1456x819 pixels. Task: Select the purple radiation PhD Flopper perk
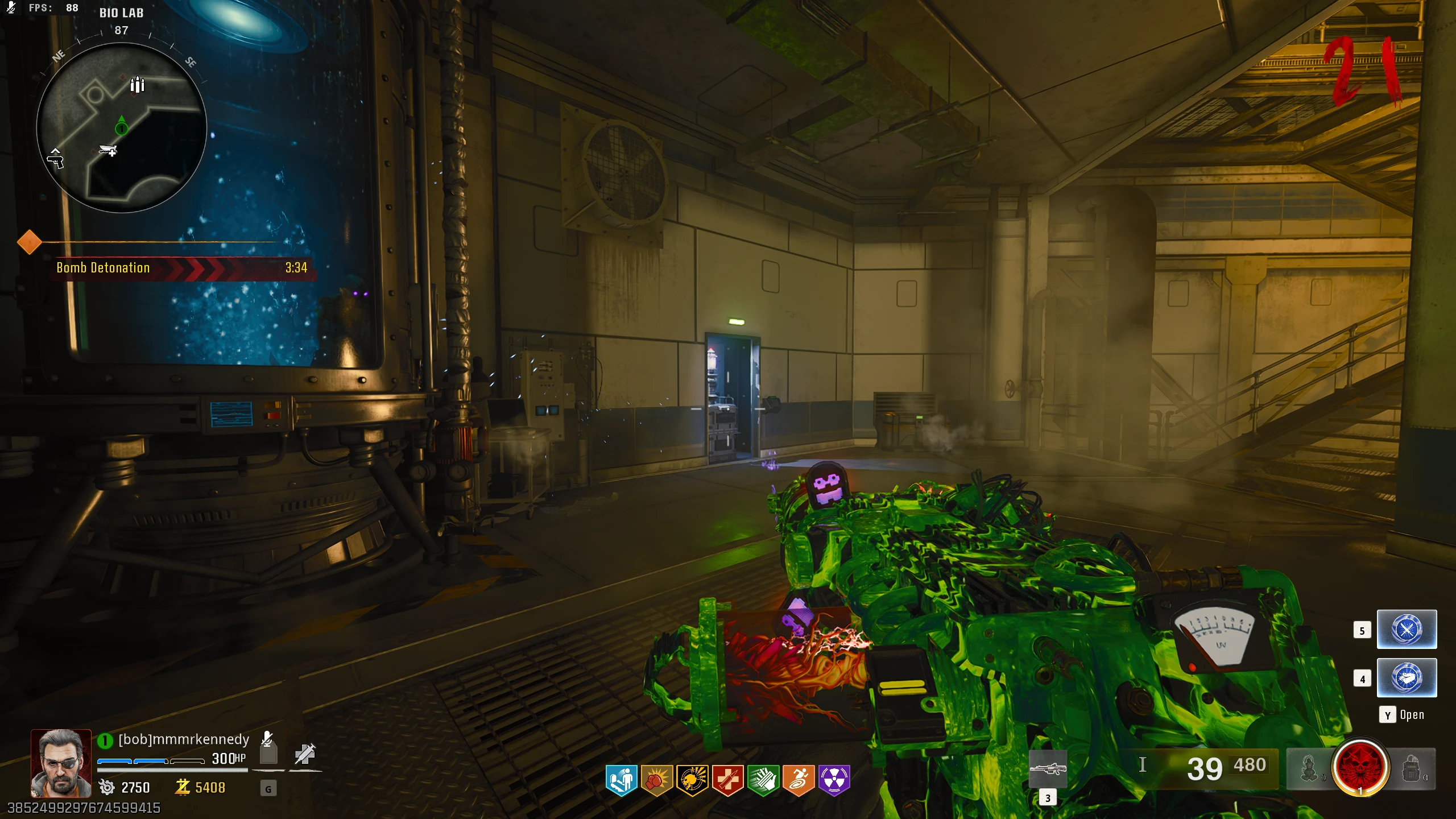tap(834, 779)
